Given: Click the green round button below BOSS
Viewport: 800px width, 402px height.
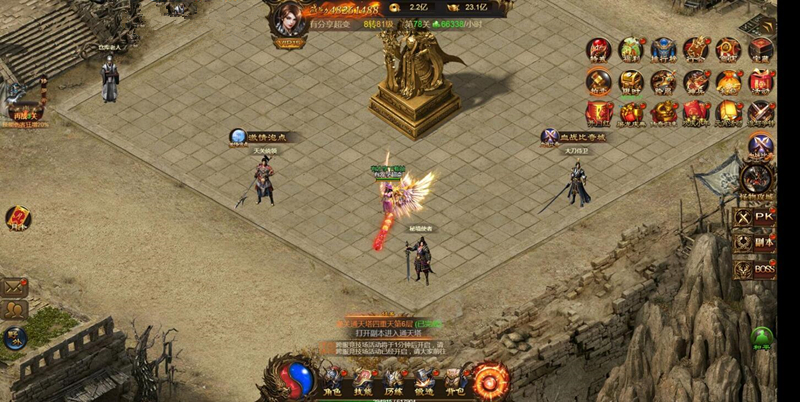Looking at the screenshot, I should point(762,337).
